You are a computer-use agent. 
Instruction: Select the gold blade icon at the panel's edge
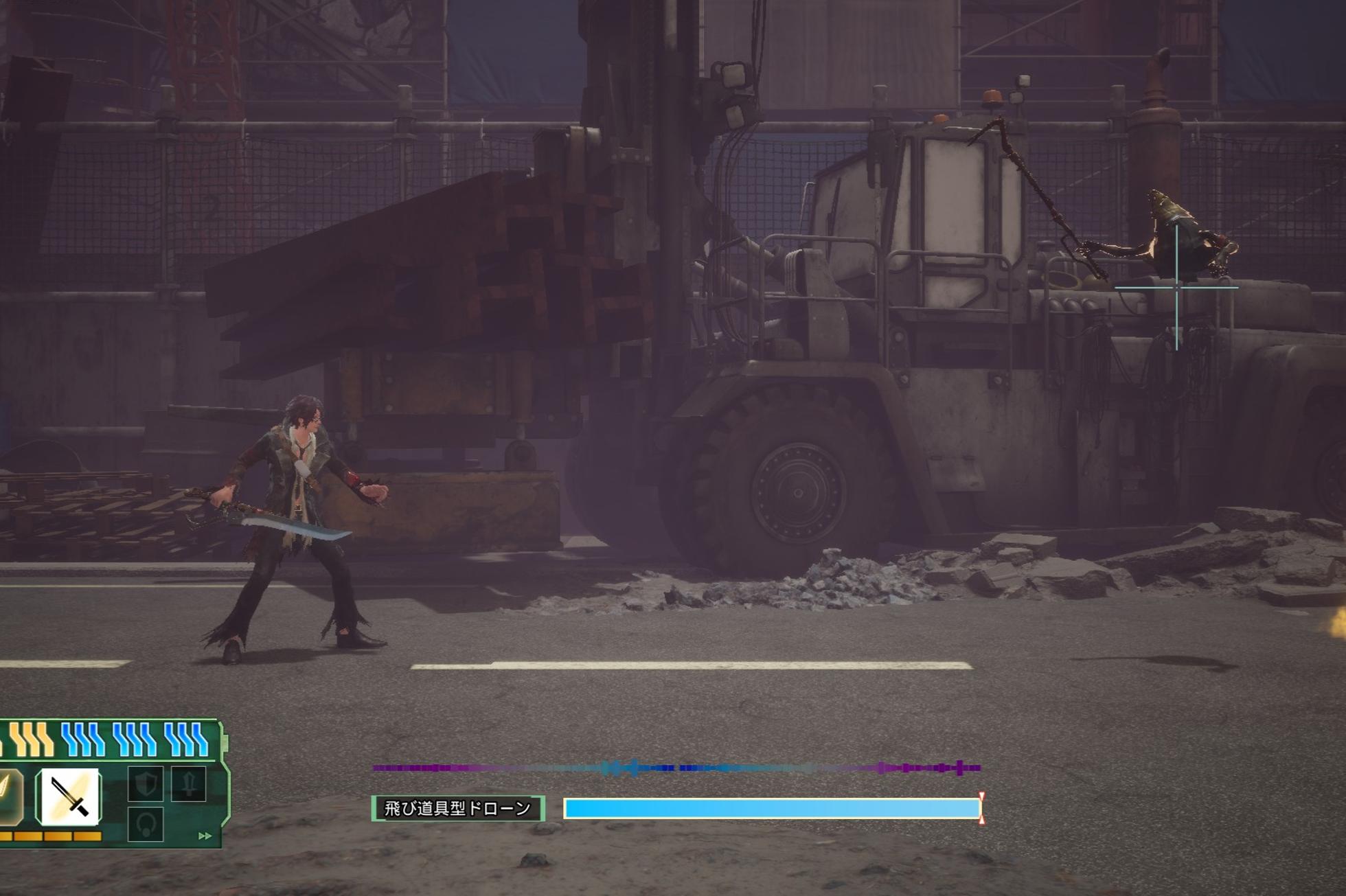tap(10, 795)
